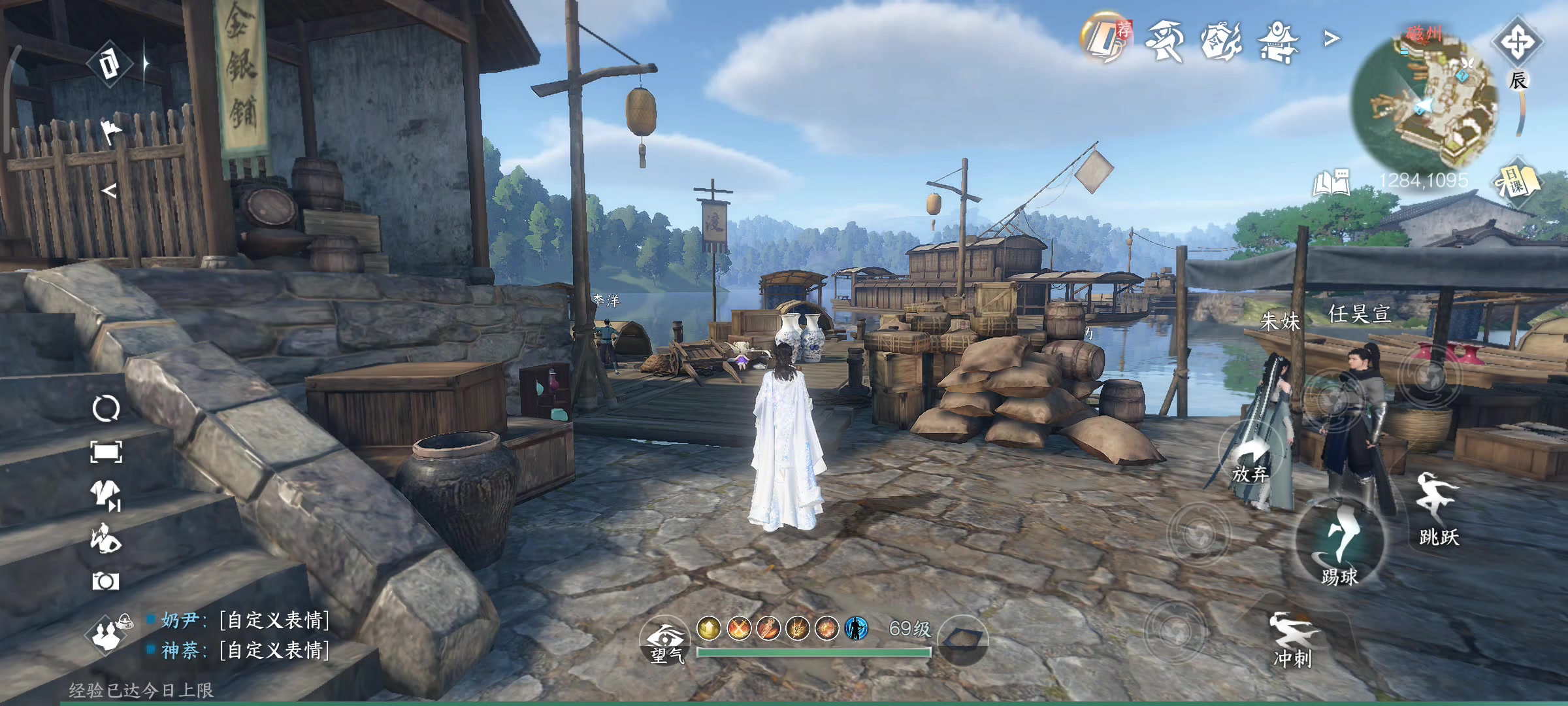Open the pagoda building menu icon
1568x706 pixels.
pyautogui.click(x=1278, y=41)
